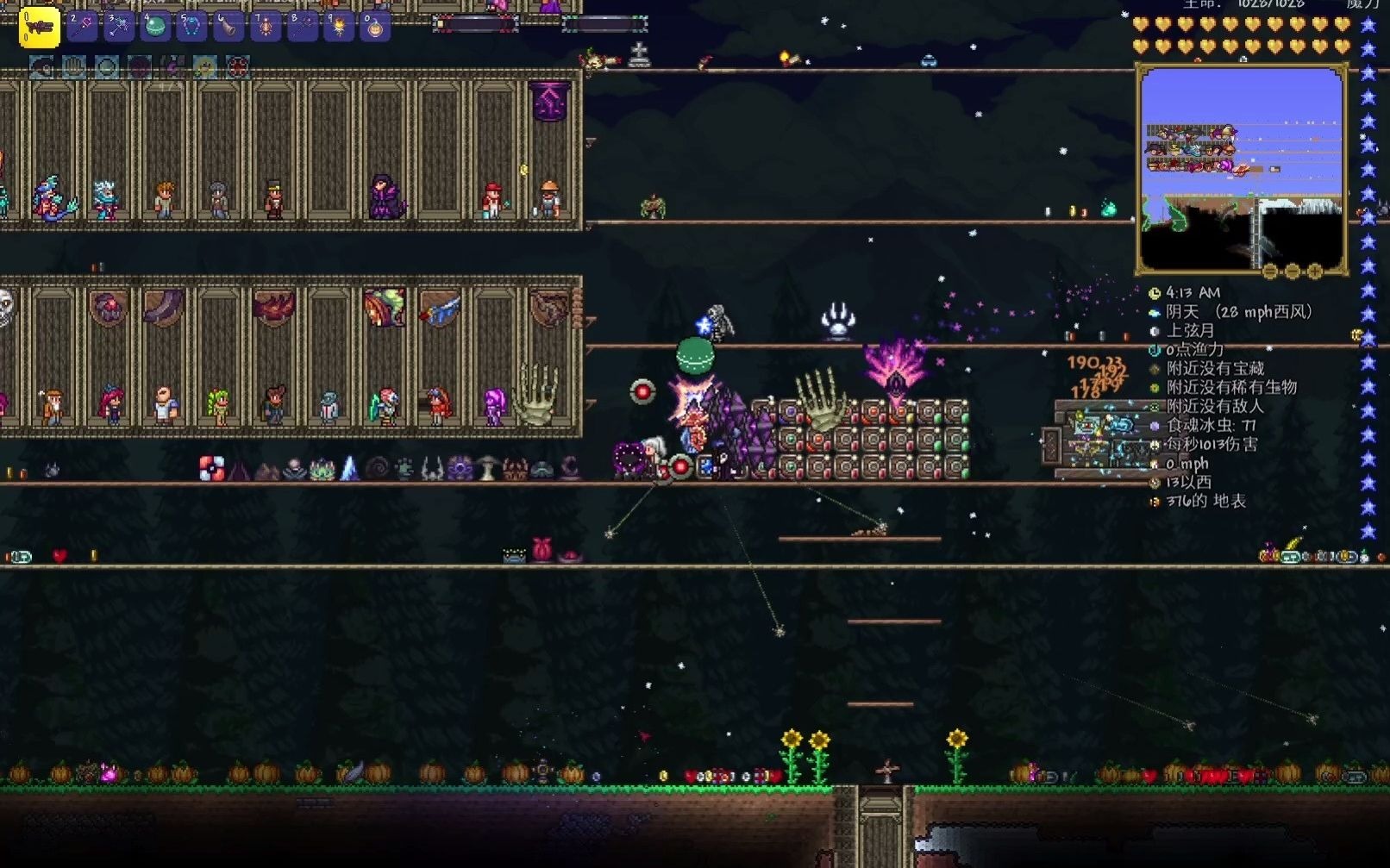Zoom out the minimap with the middle minus button
1390x868 pixels.
click(x=1293, y=272)
